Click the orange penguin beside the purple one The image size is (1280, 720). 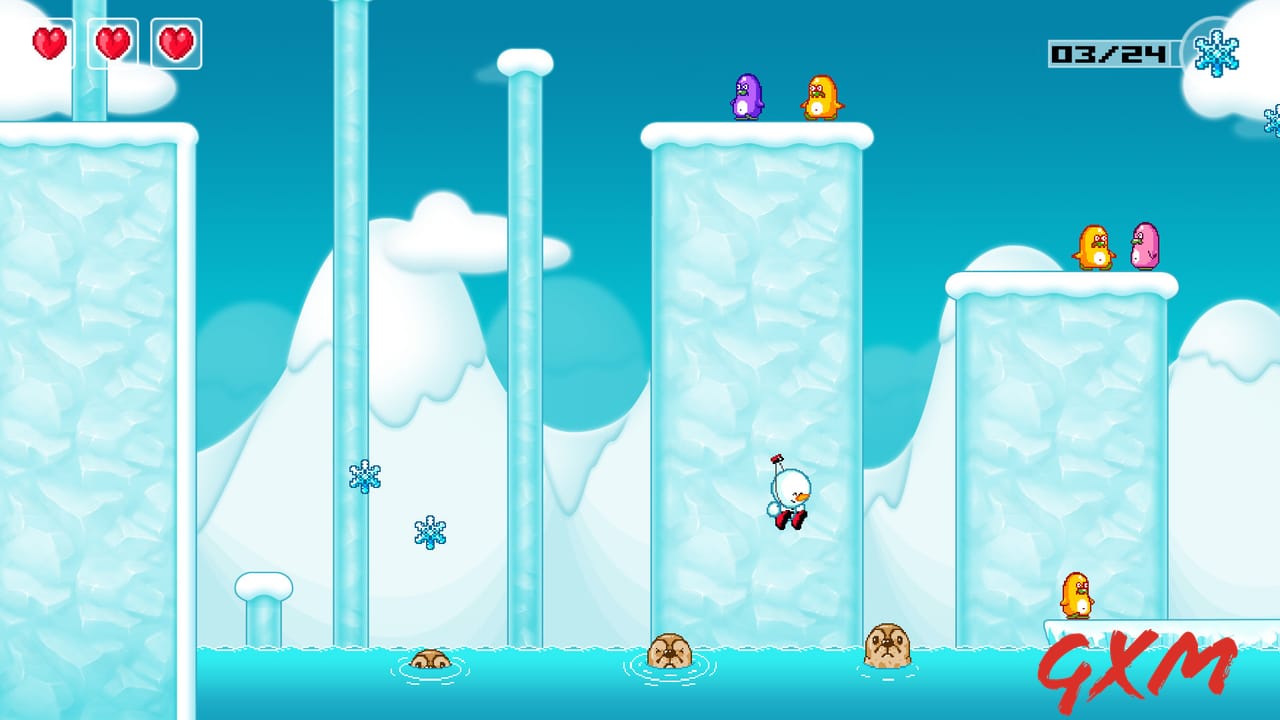822,97
